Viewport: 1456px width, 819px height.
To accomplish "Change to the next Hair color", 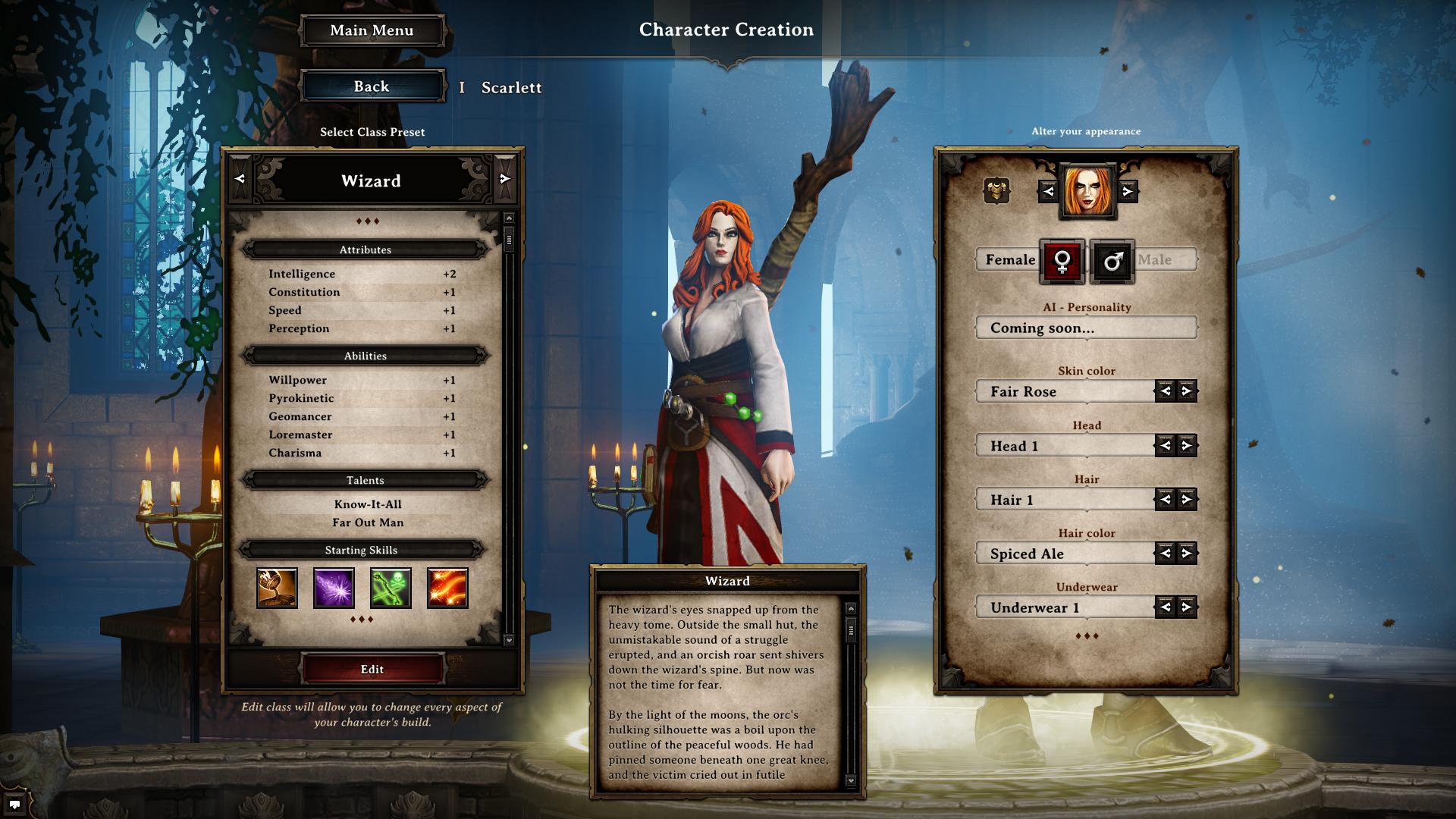I will (1187, 553).
